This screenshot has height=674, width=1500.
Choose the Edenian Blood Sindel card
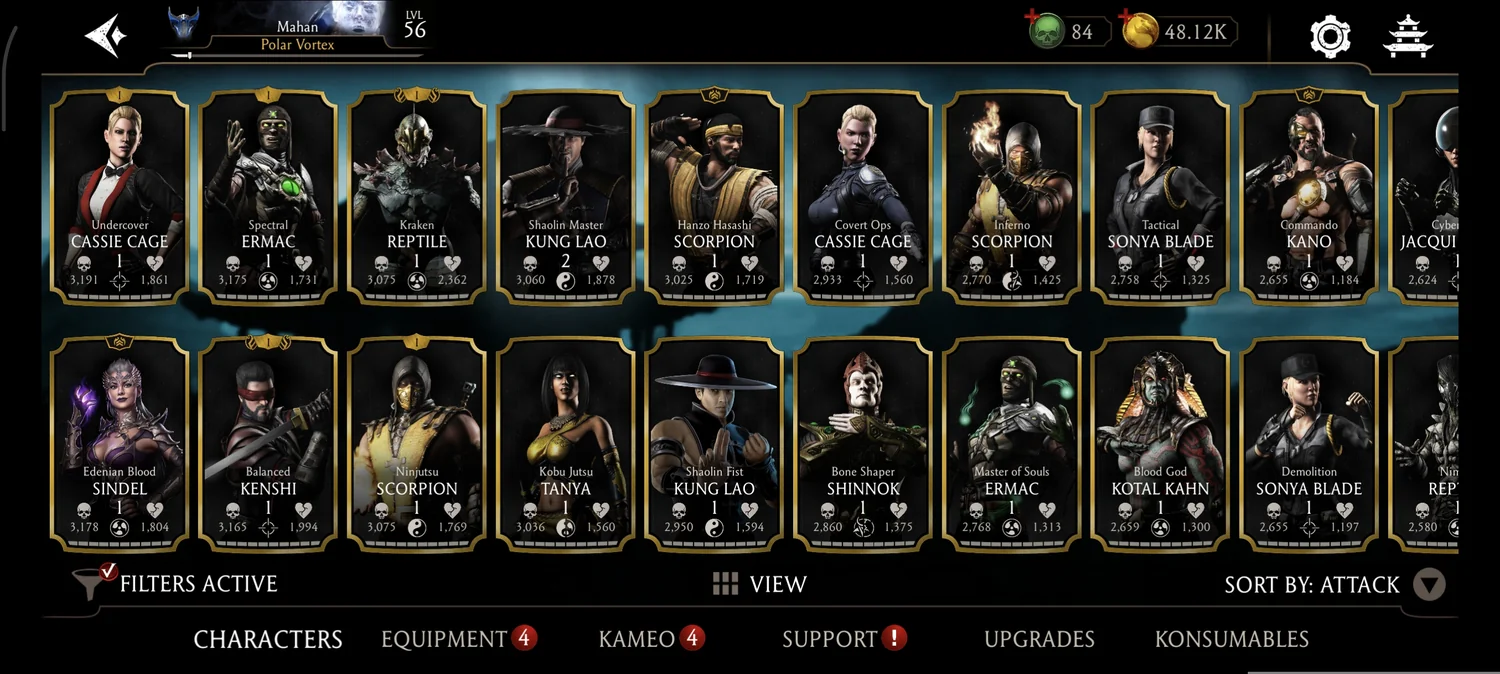tap(120, 444)
